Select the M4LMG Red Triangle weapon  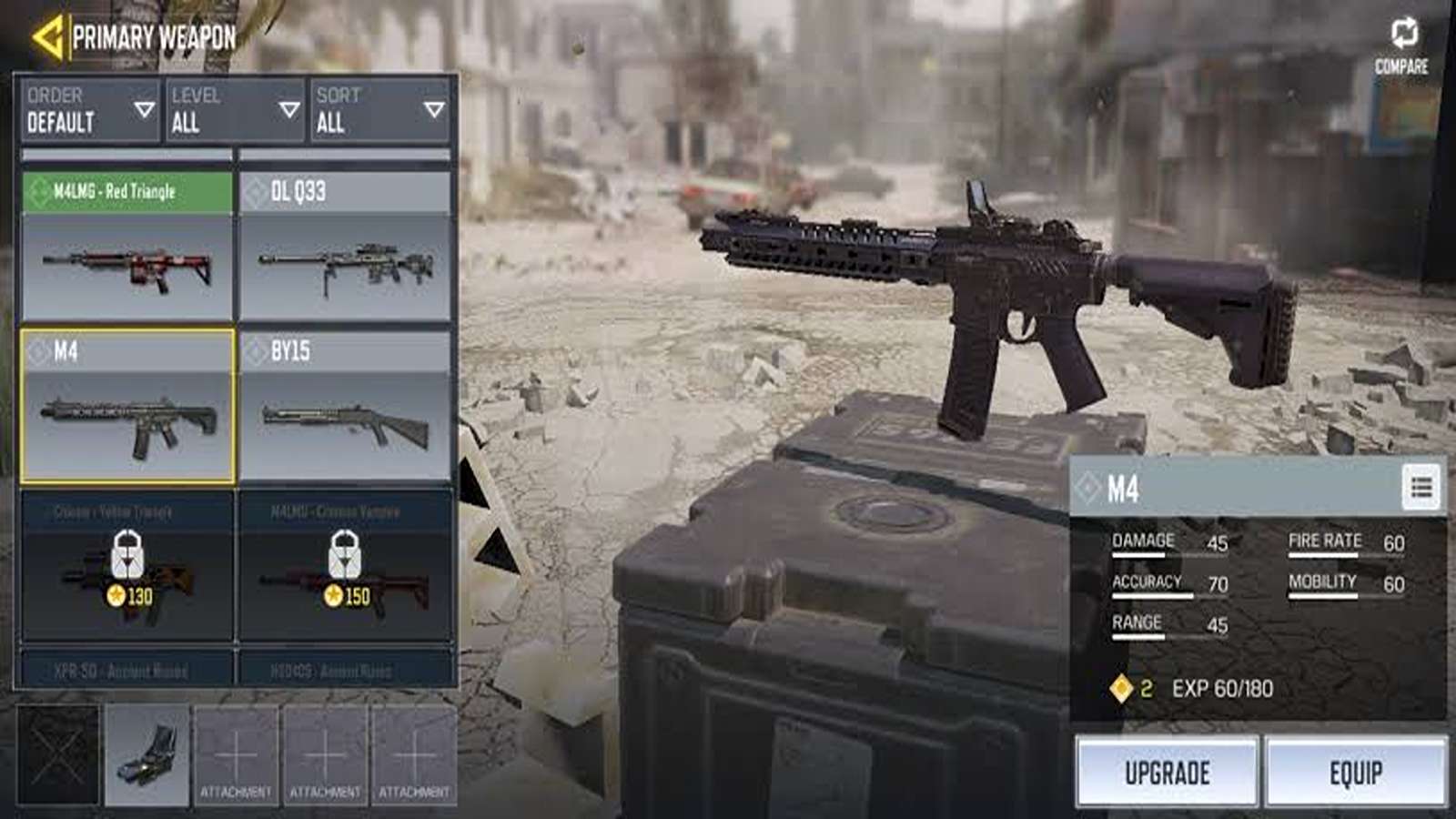coord(127,247)
